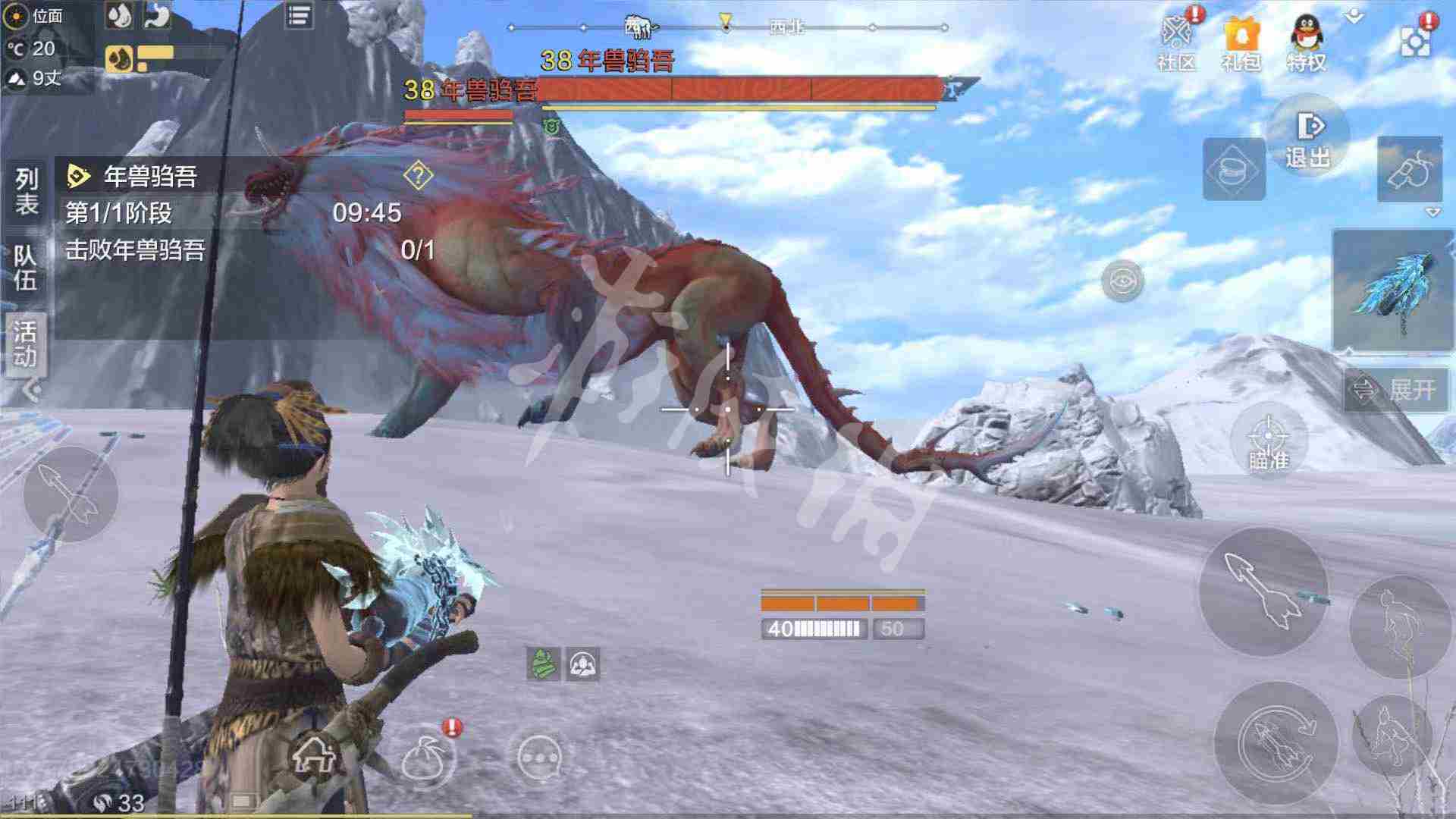Viewport: 1456px width, 819px height.
Task: Fire using the large arrow attack button
Action: tap(1263, 591)
